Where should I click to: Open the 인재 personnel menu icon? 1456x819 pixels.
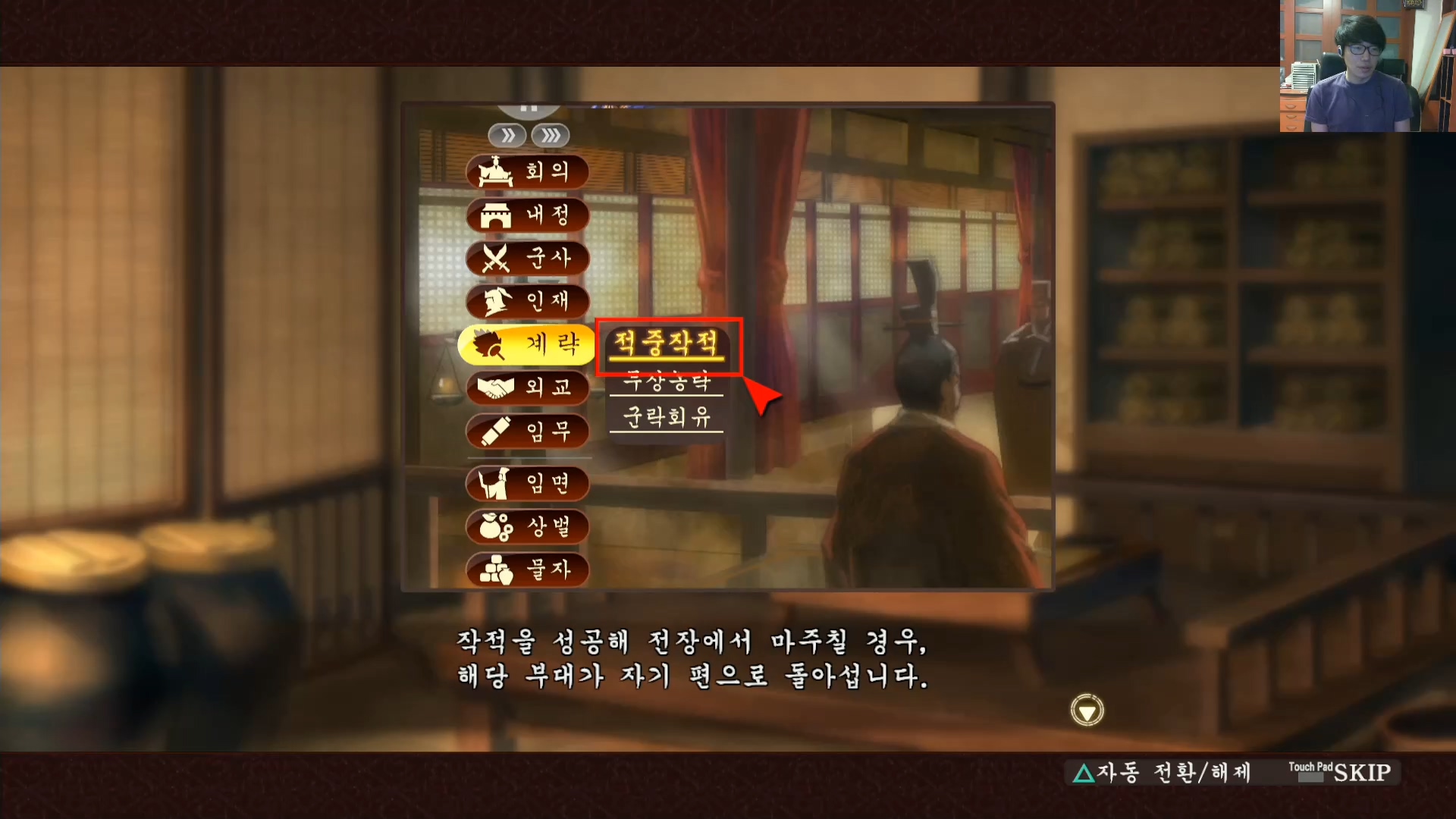click(x=527, y=302)
